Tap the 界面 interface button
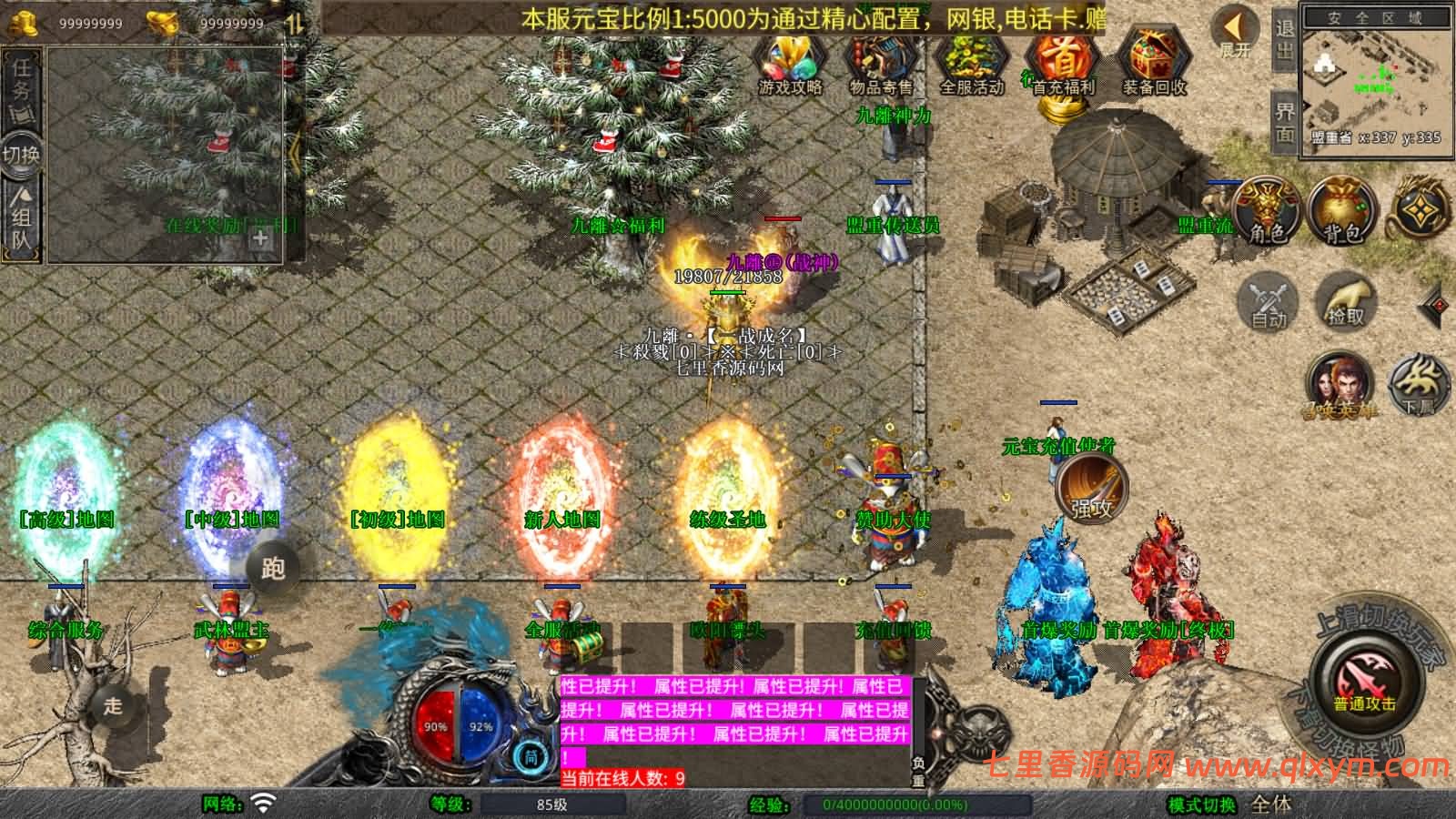Viewport: 1456px width, 819px height. pos(1285,122)
